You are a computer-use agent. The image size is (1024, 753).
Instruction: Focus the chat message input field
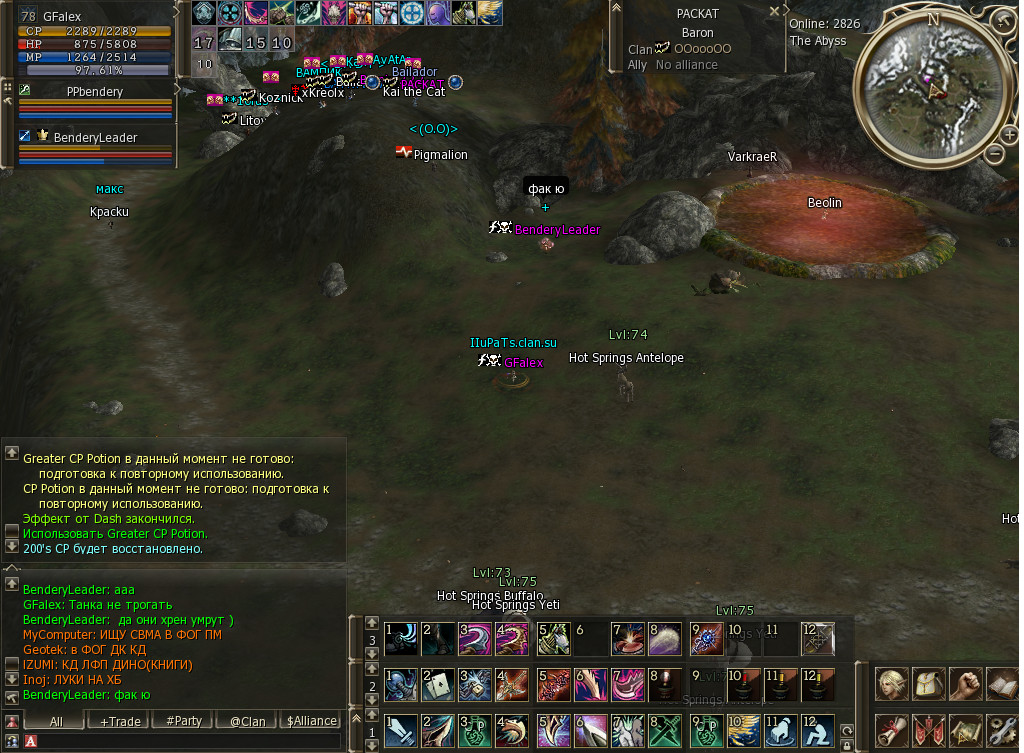pos(190,741)
